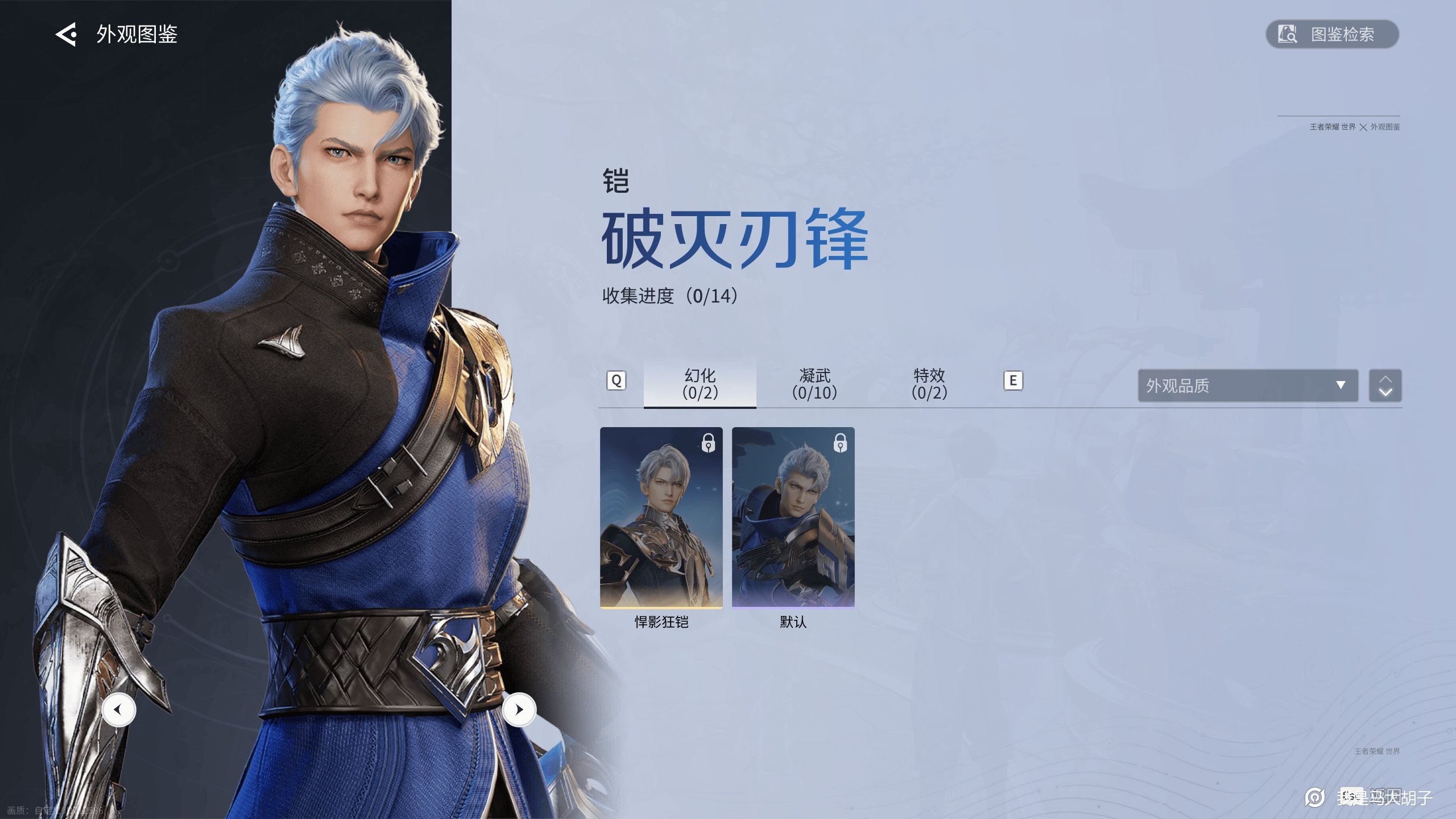Screen dimensions: 1456x819
Task: Toggle the sort order arrows button
Action: coord(1385,386)
